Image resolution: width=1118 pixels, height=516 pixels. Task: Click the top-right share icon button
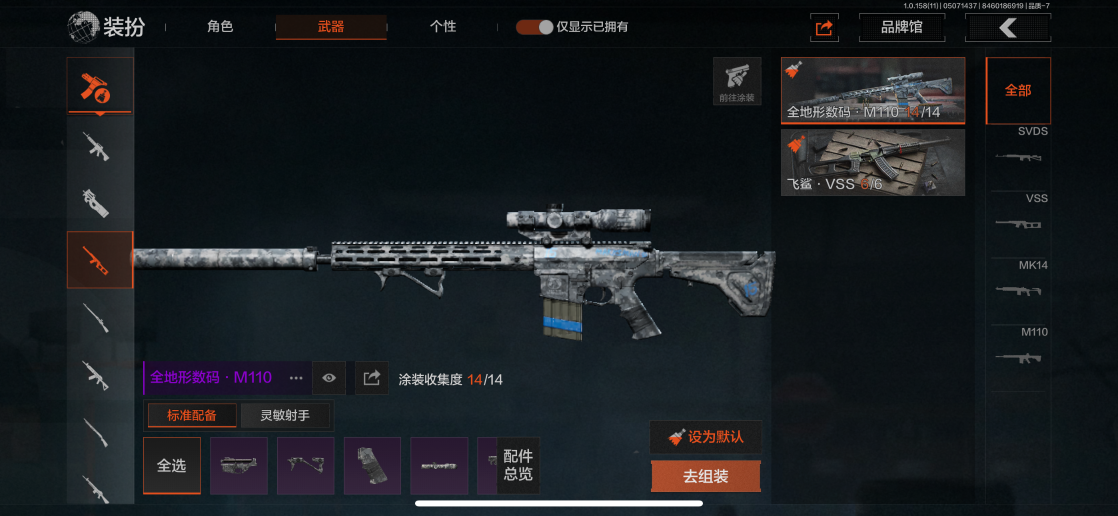pos(824,28)
